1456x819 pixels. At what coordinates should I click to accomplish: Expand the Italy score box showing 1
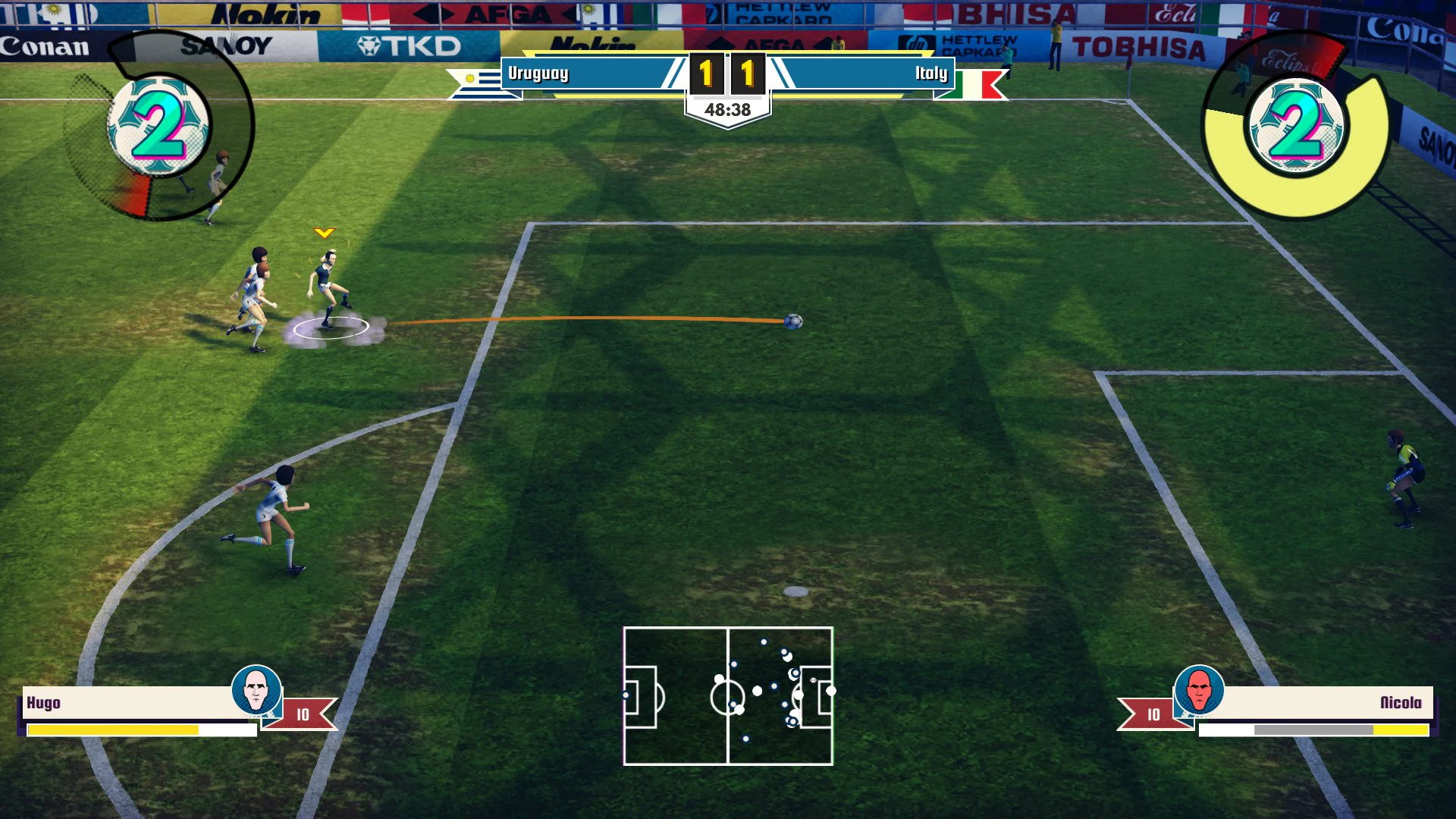click(748, 73)
